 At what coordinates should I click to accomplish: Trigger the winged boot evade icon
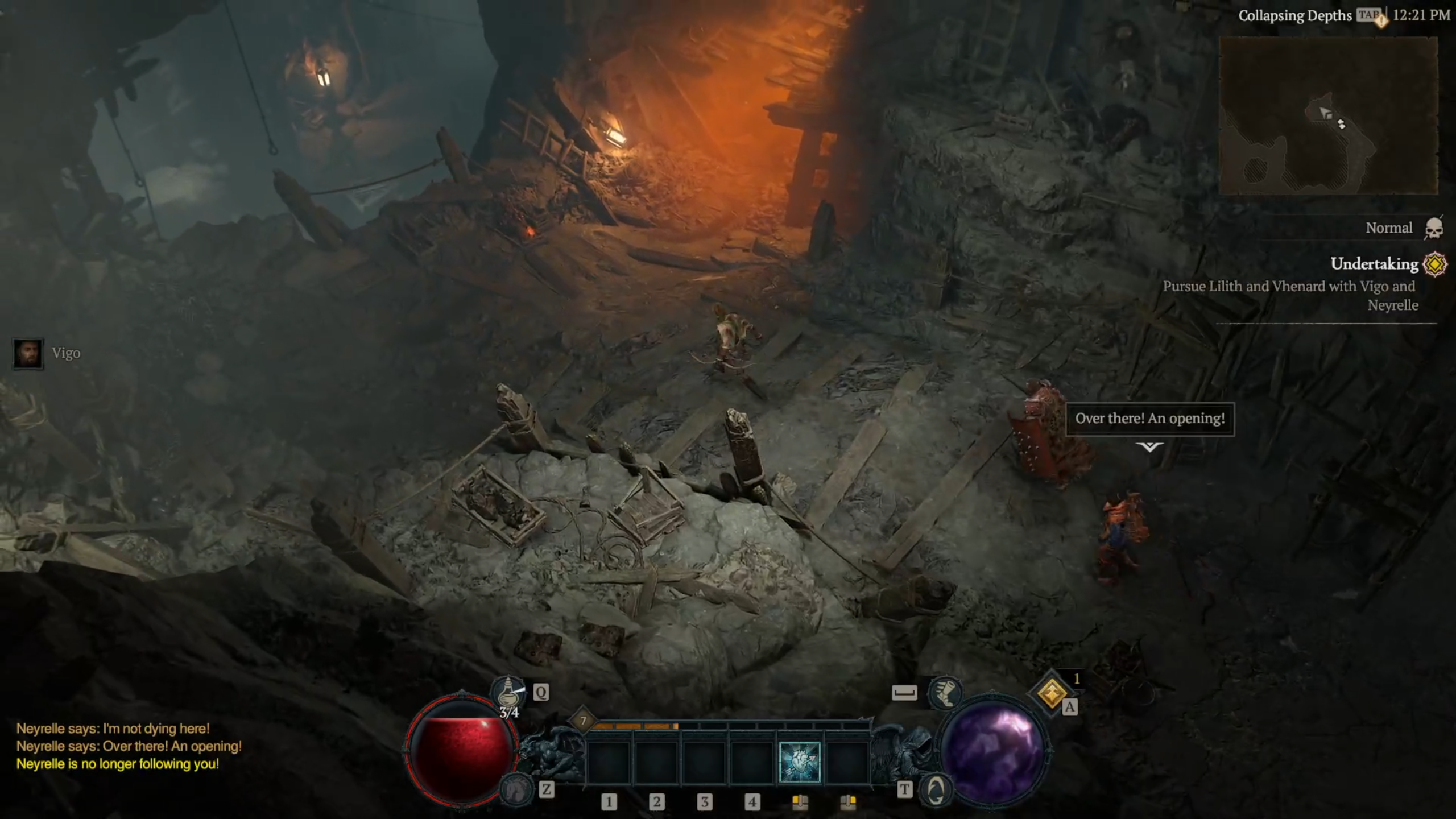pos(944,693)
